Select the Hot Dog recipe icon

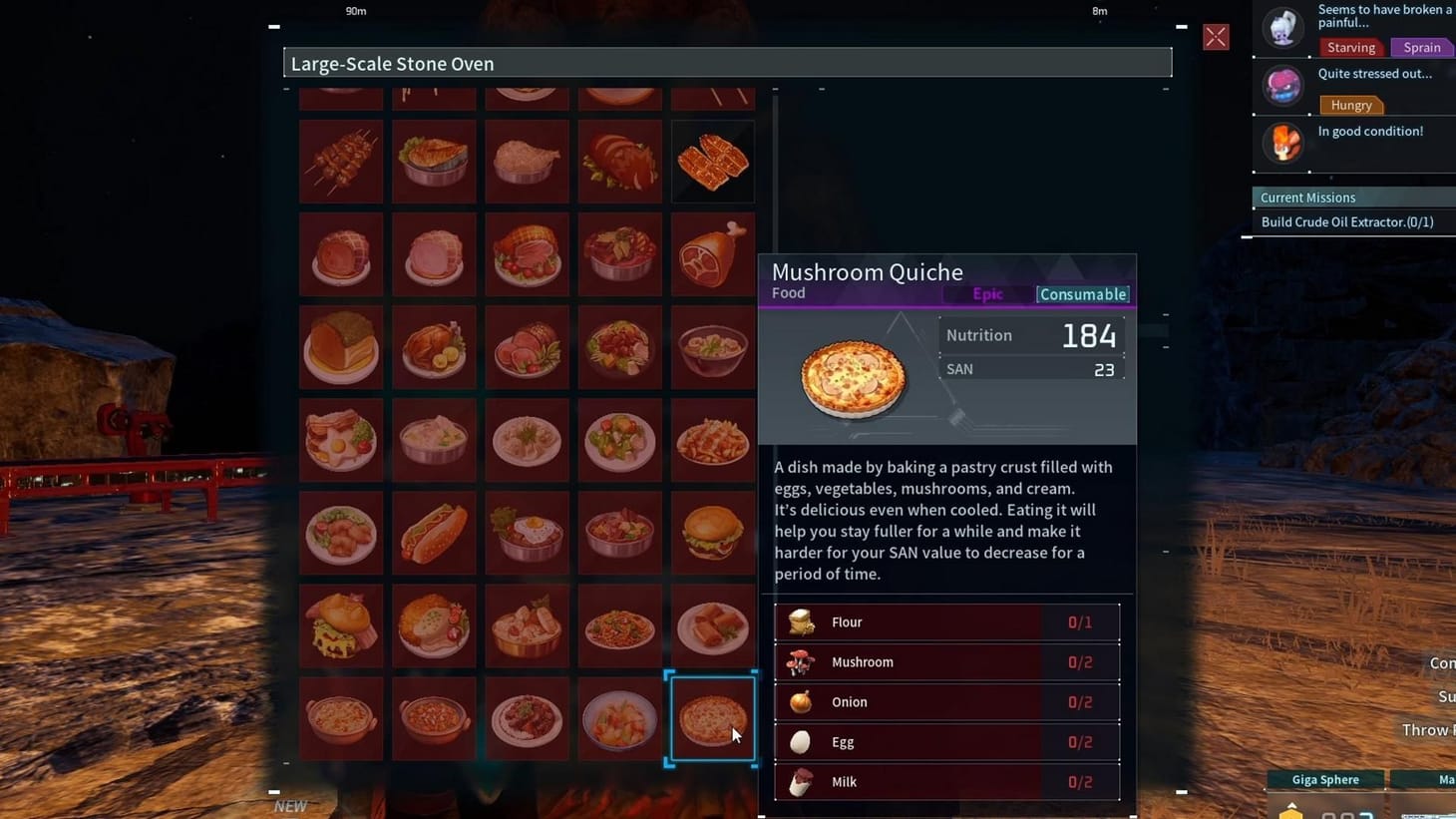434,532
